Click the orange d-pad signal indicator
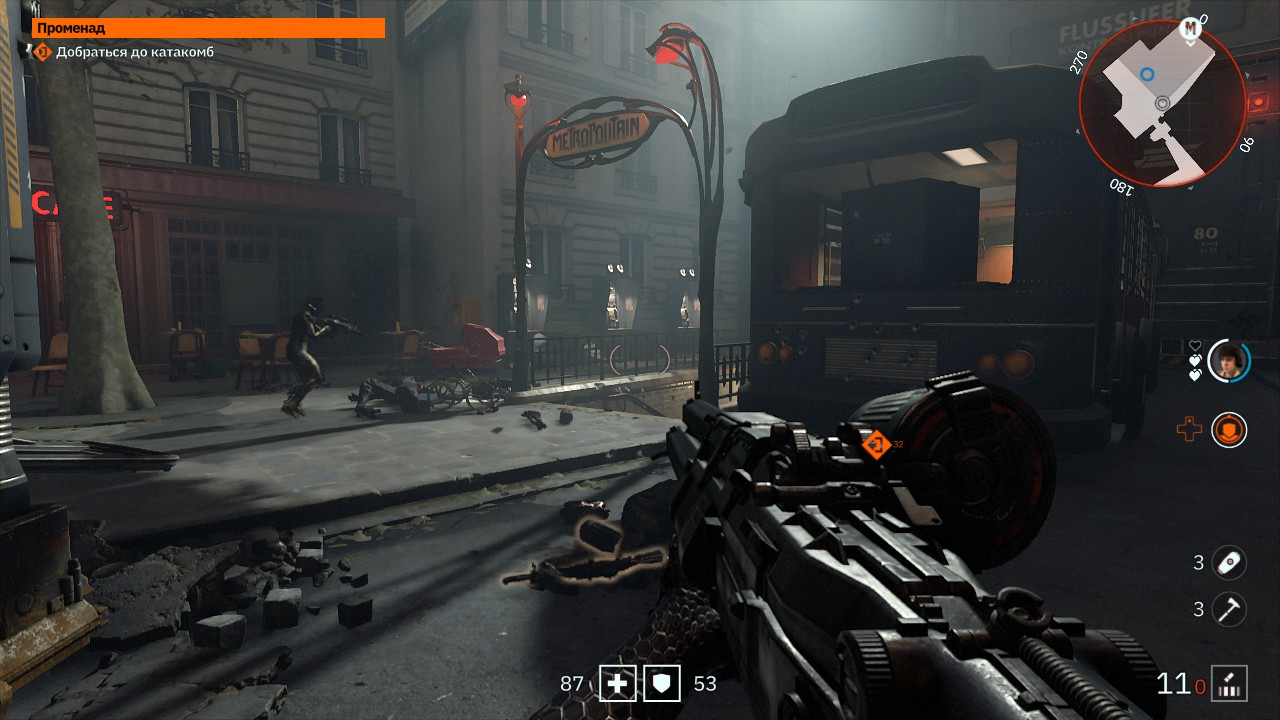 tap(1189, 430)
